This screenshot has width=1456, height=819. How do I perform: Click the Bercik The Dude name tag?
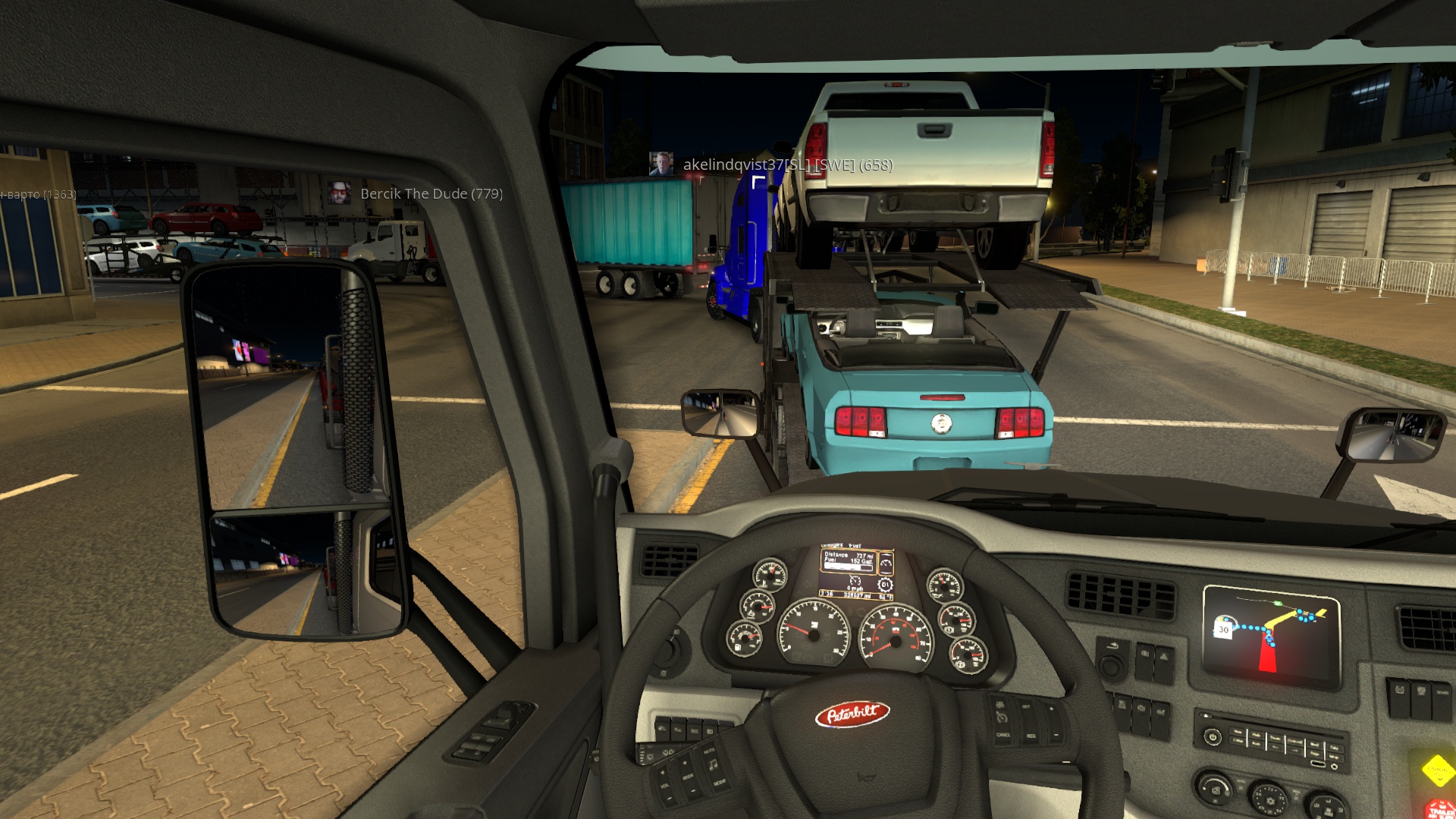click(x=431, y=193)
